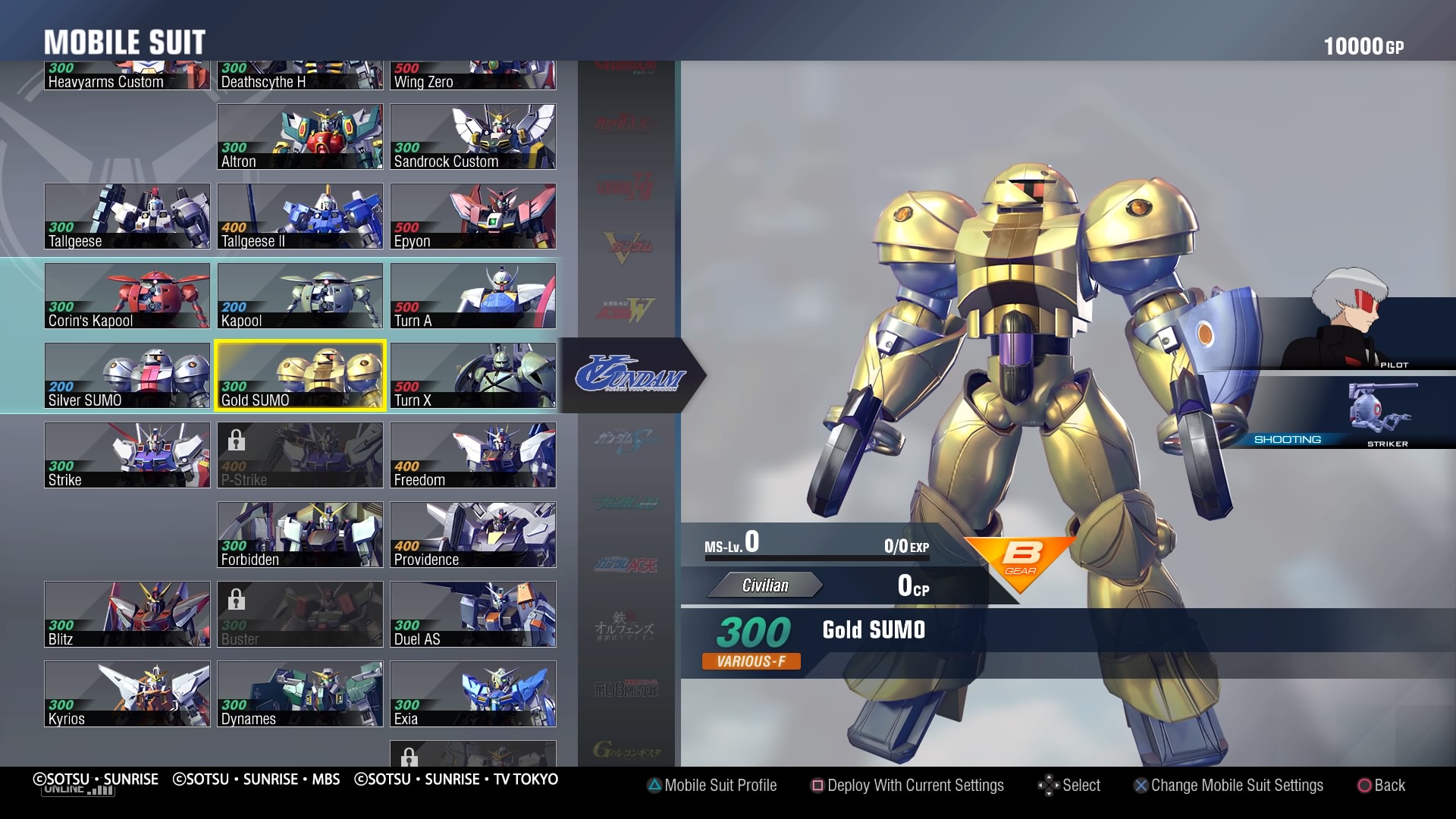Screen dimensions: 1456x819
Task: Choose the Dynames suit tile
Action: (300, 694)
